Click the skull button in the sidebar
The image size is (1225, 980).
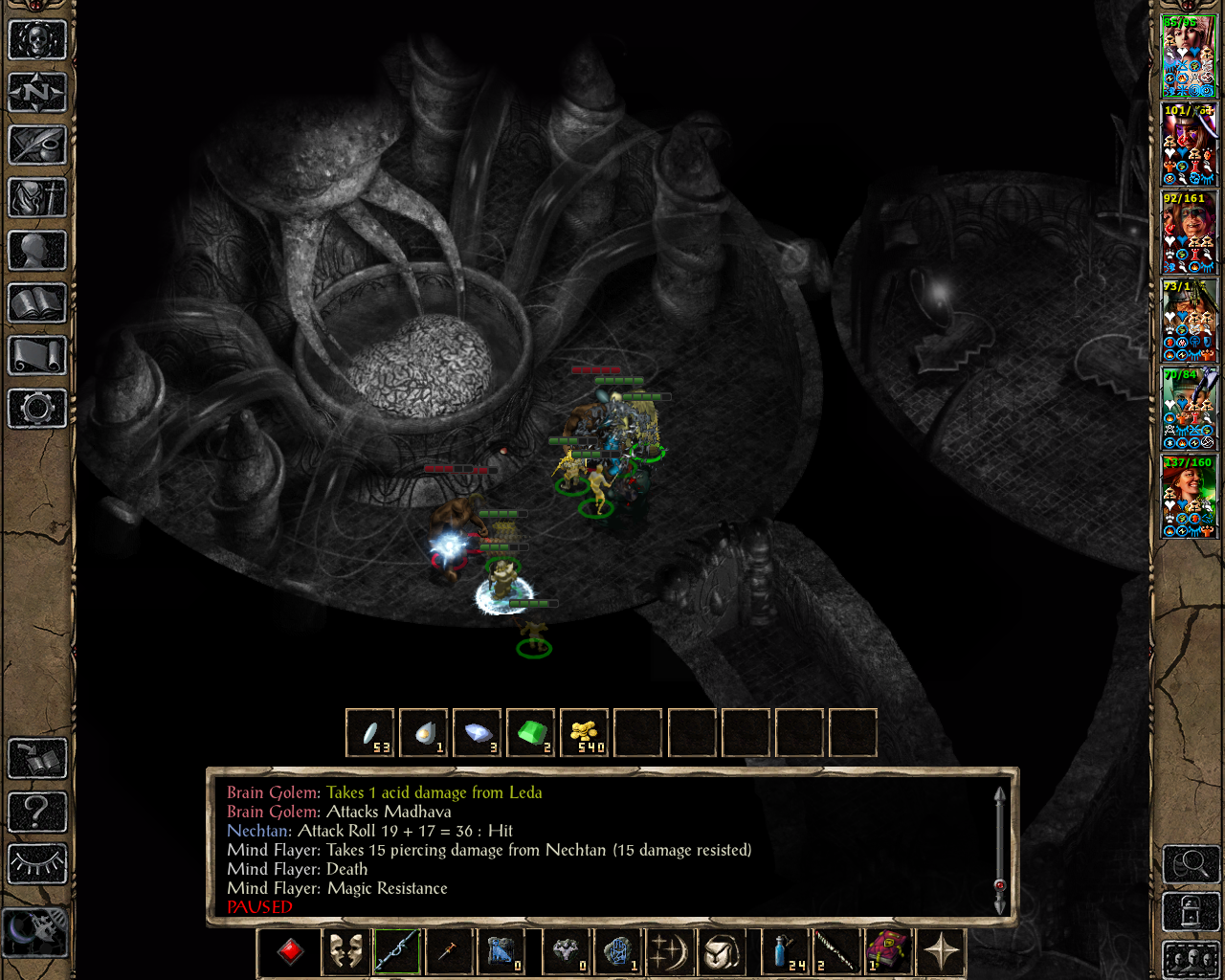coord(37,40)
